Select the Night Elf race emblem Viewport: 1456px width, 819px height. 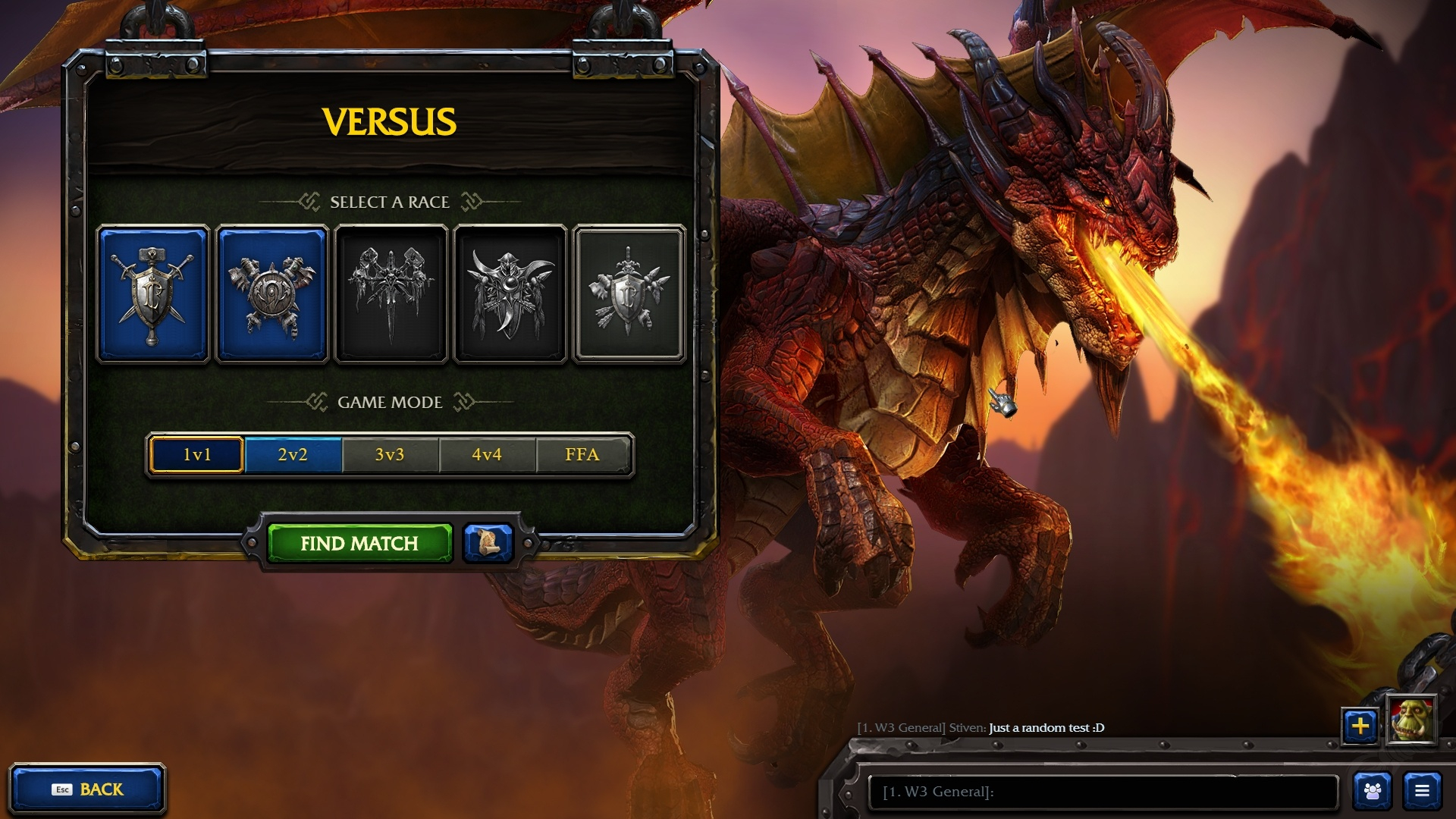[x=510, y=294]
